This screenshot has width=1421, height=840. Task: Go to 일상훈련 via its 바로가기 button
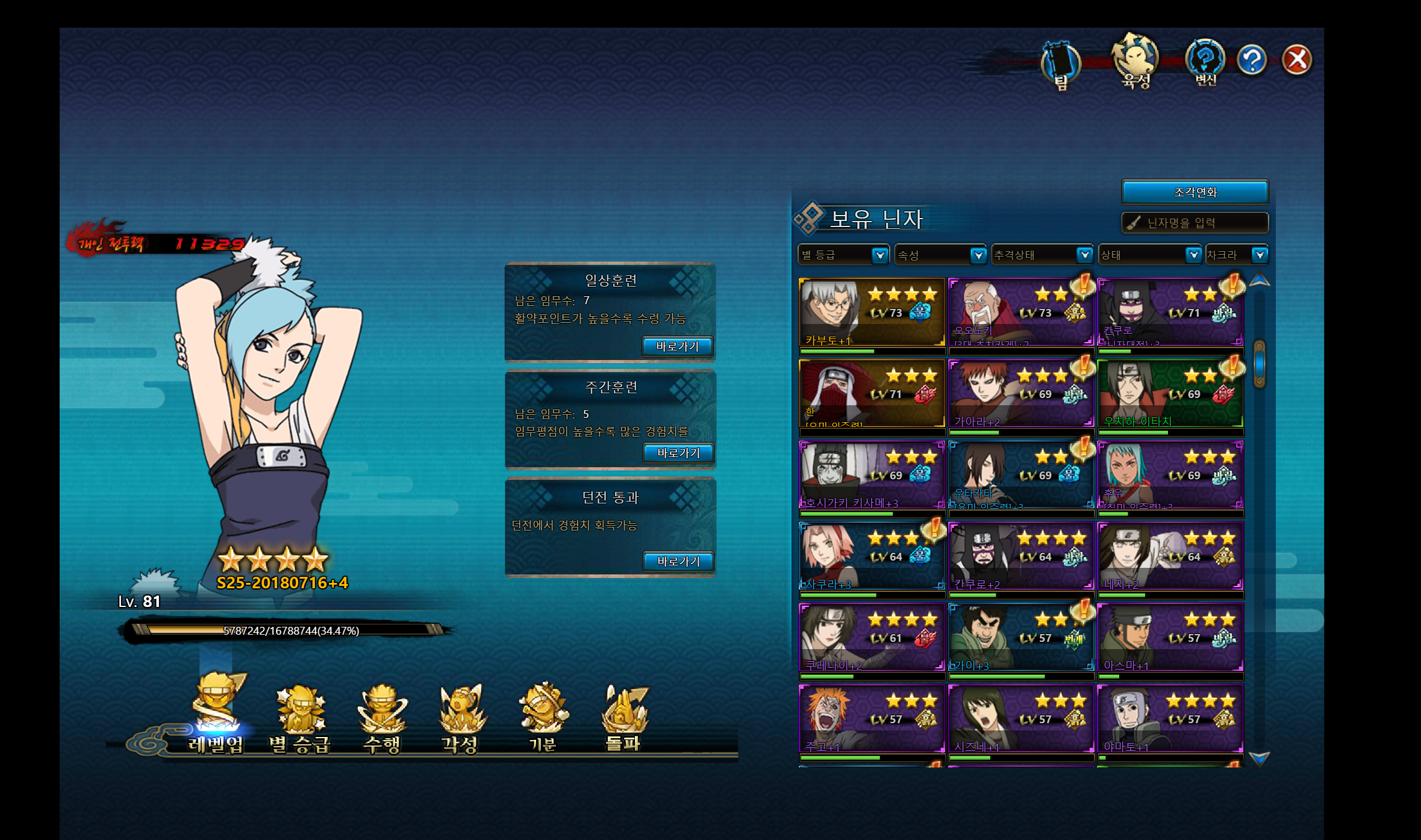click(x=677, y=346)
